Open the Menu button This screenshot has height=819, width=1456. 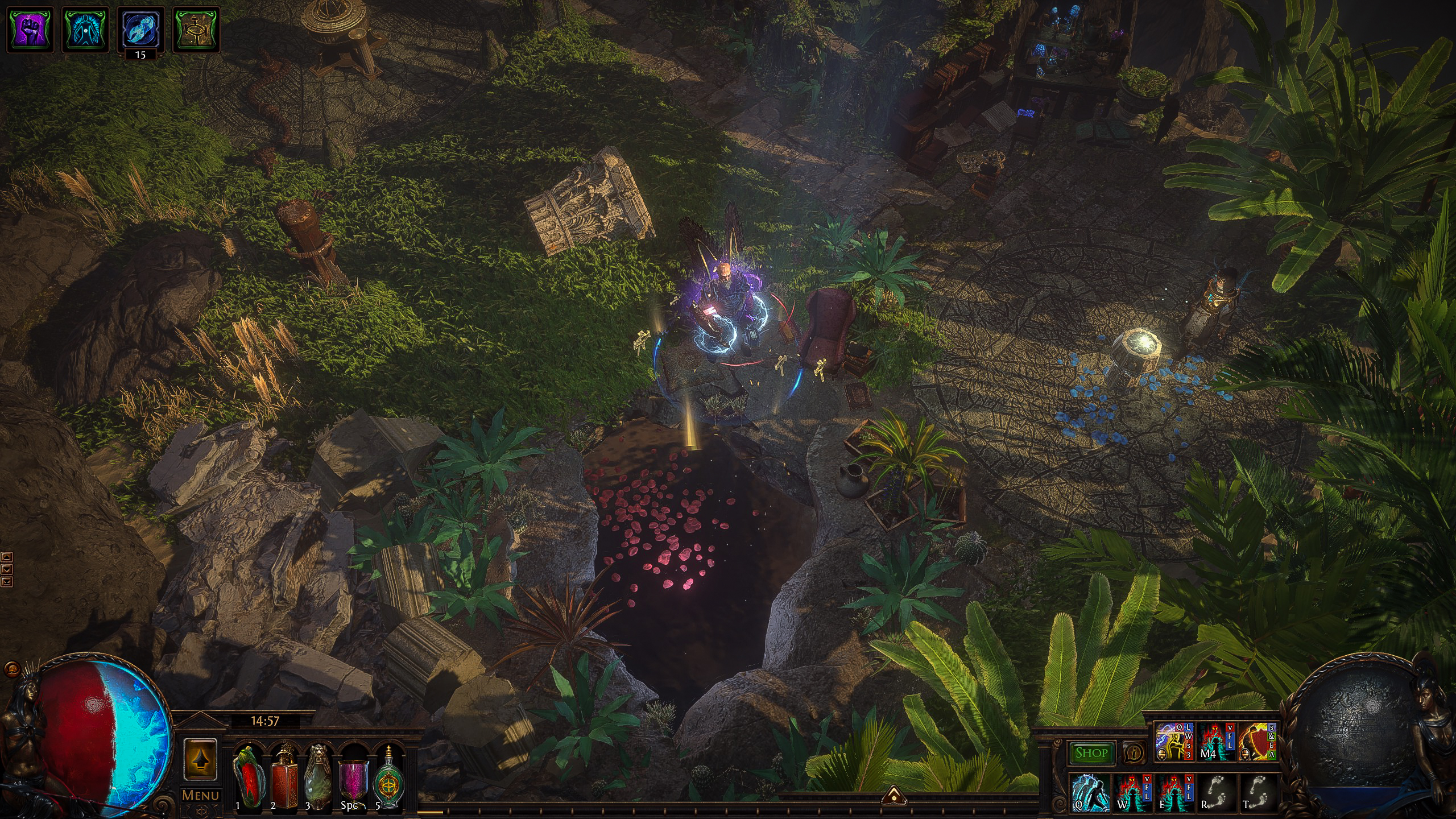200,795
